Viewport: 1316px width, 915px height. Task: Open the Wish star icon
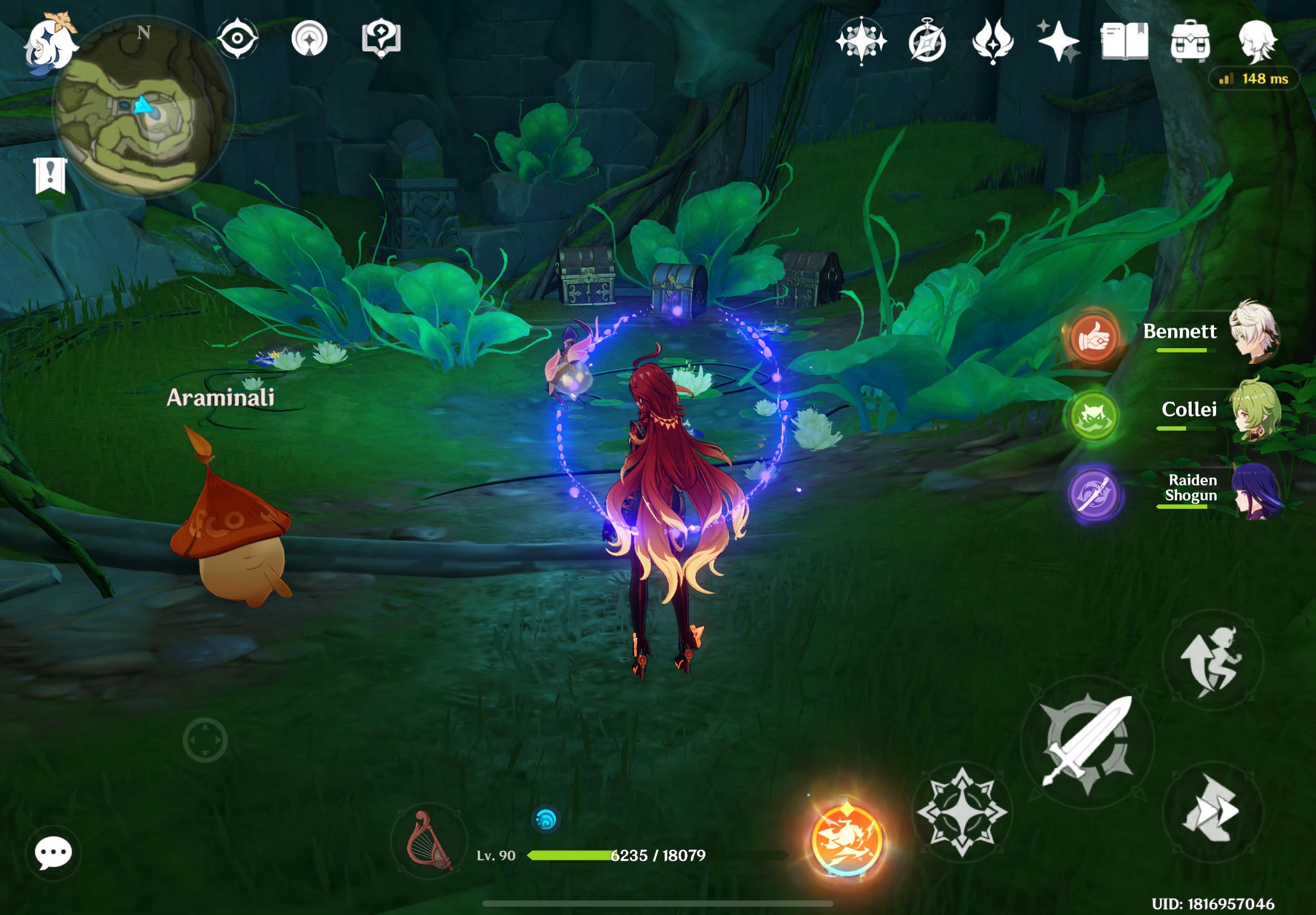pyautogui.click(x=1058, y=41)
